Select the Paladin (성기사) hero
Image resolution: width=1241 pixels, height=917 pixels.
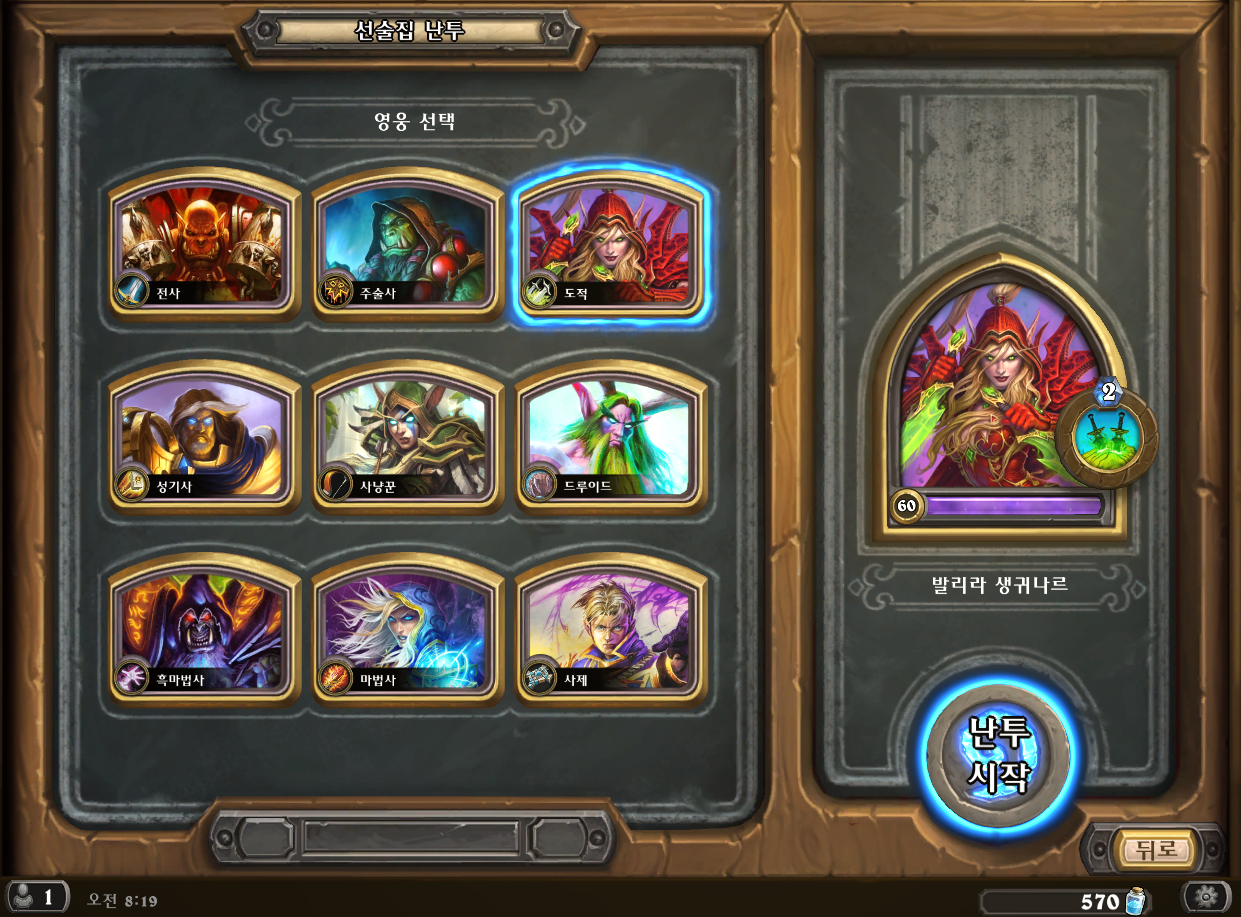tap(204, 437)
